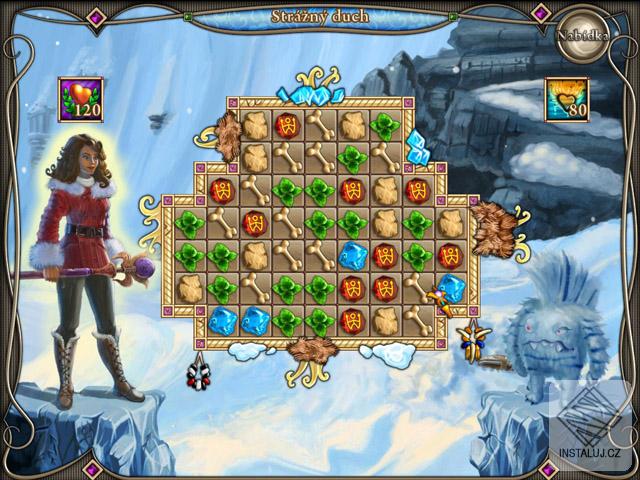Pick the green leaf tile in the top row
The image size is (640, 480).
click(x=385, y=126)
